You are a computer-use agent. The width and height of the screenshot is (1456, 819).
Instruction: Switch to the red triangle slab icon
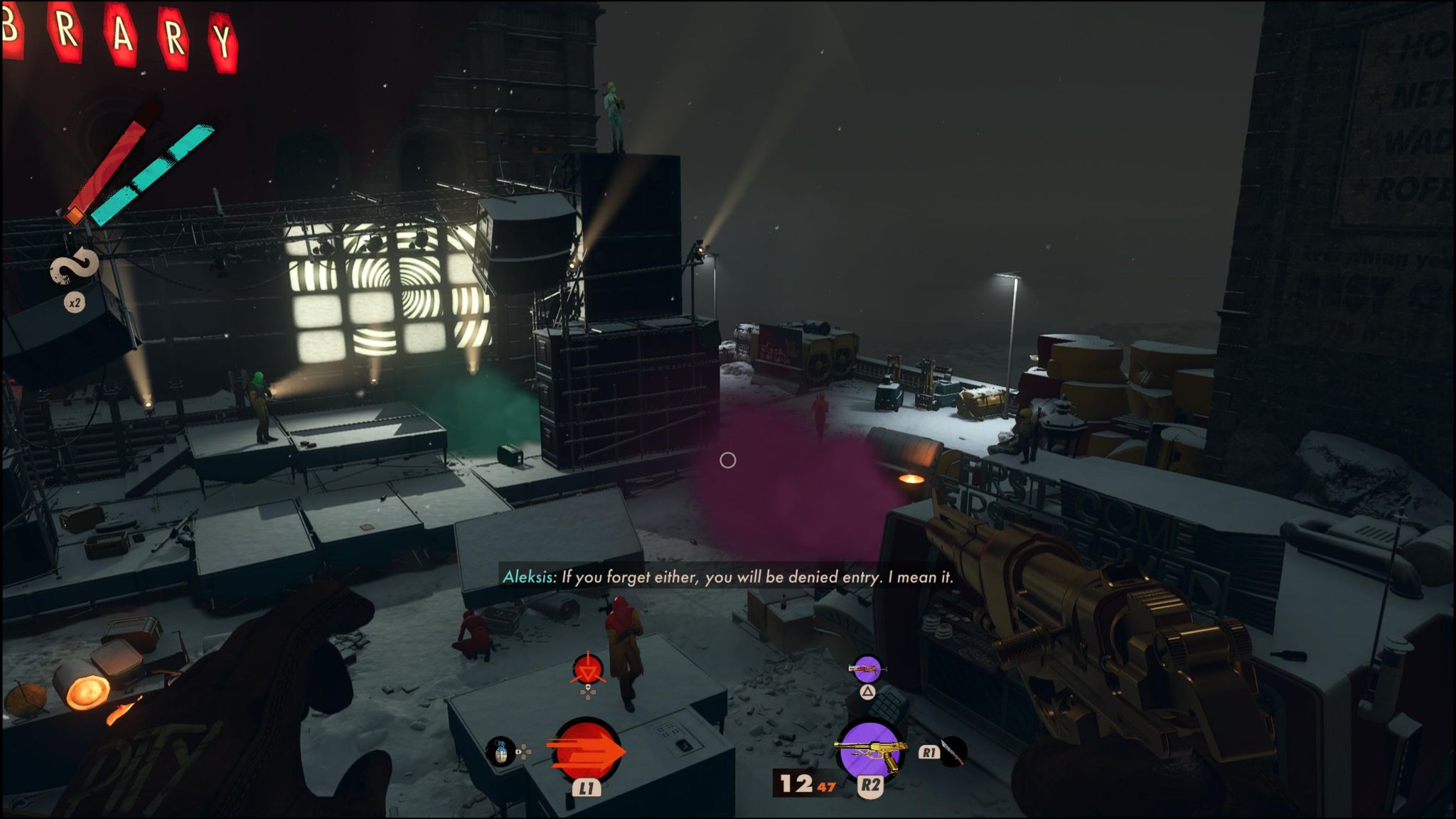[588, 670]
